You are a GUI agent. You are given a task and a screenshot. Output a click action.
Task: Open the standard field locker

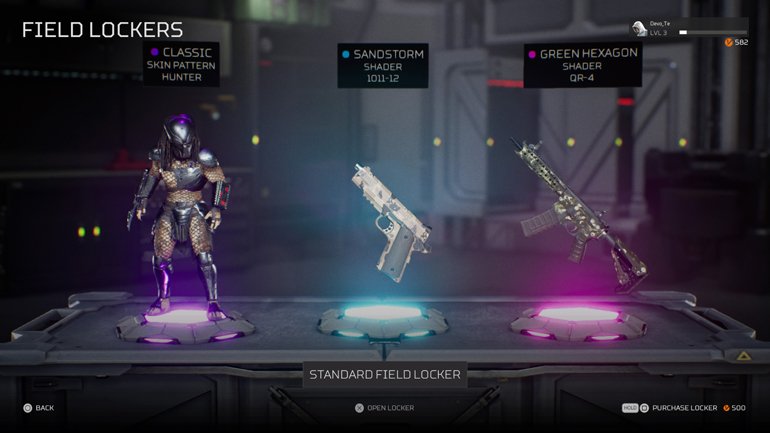(384, 408)
